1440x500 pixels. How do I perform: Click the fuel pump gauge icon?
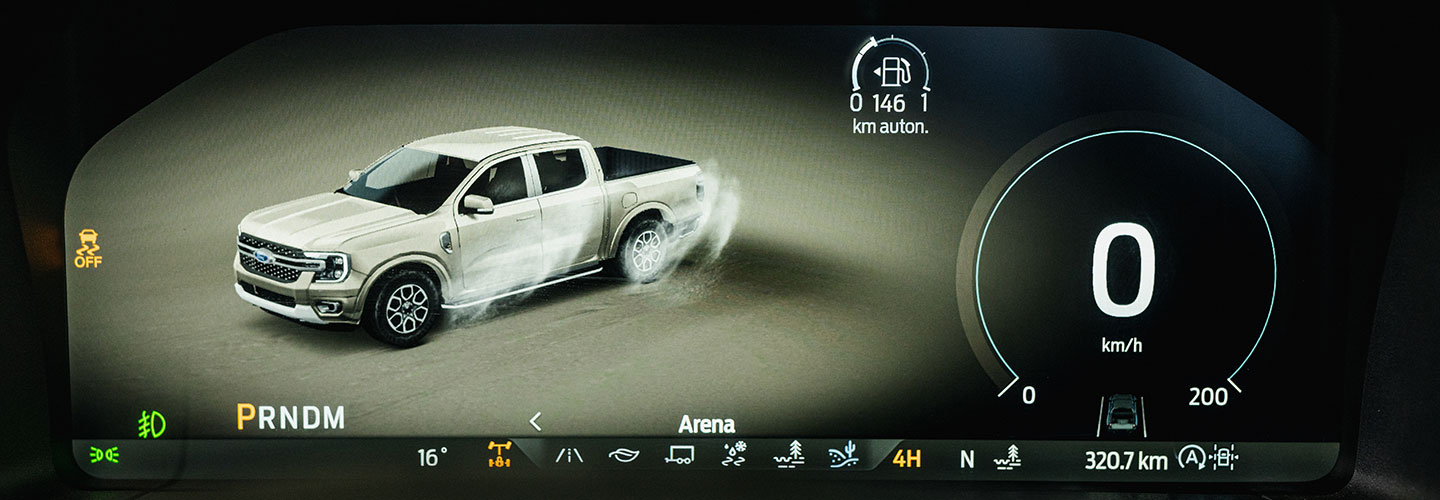892,73
